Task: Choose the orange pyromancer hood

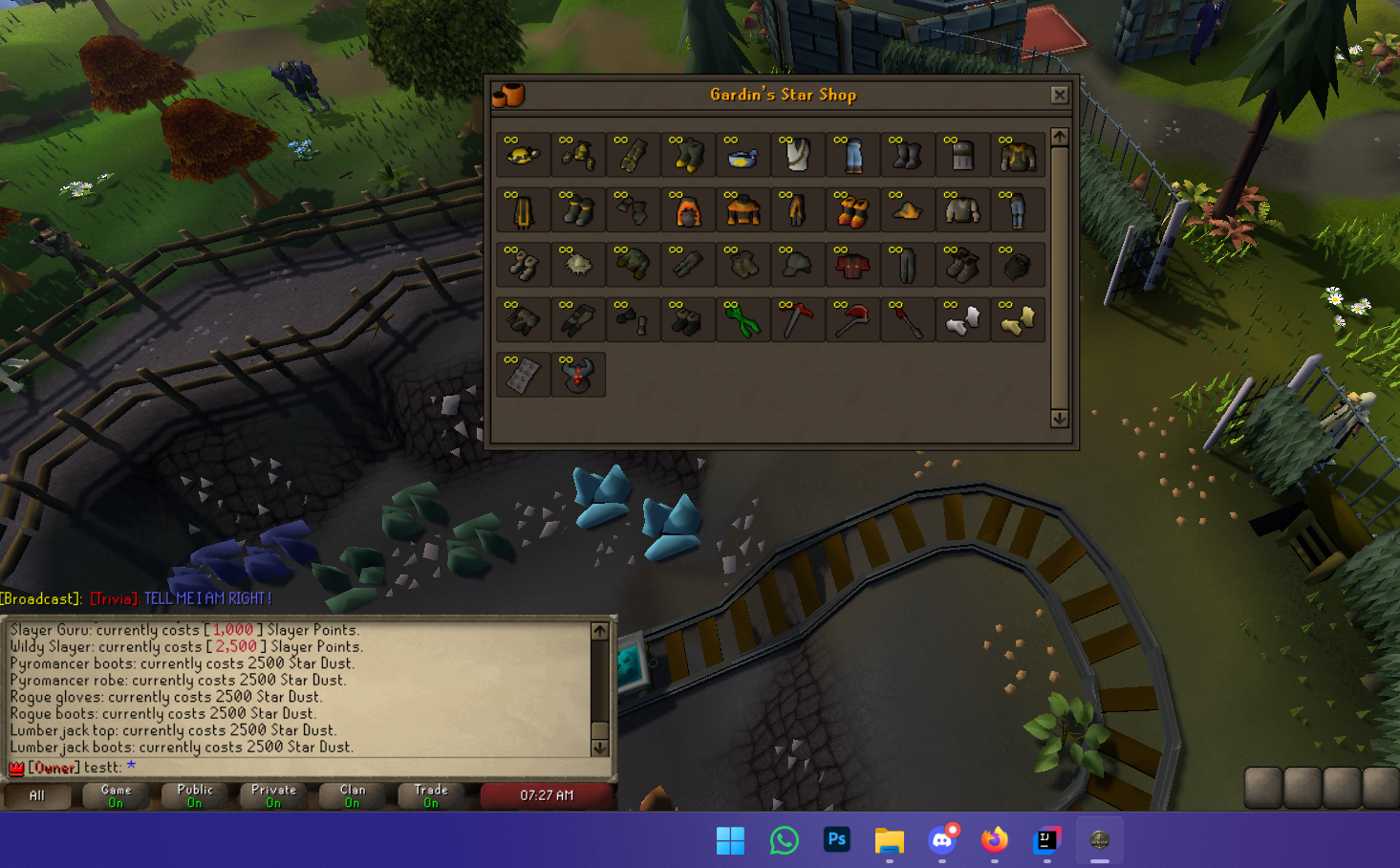Action: (x=688, y=211)
